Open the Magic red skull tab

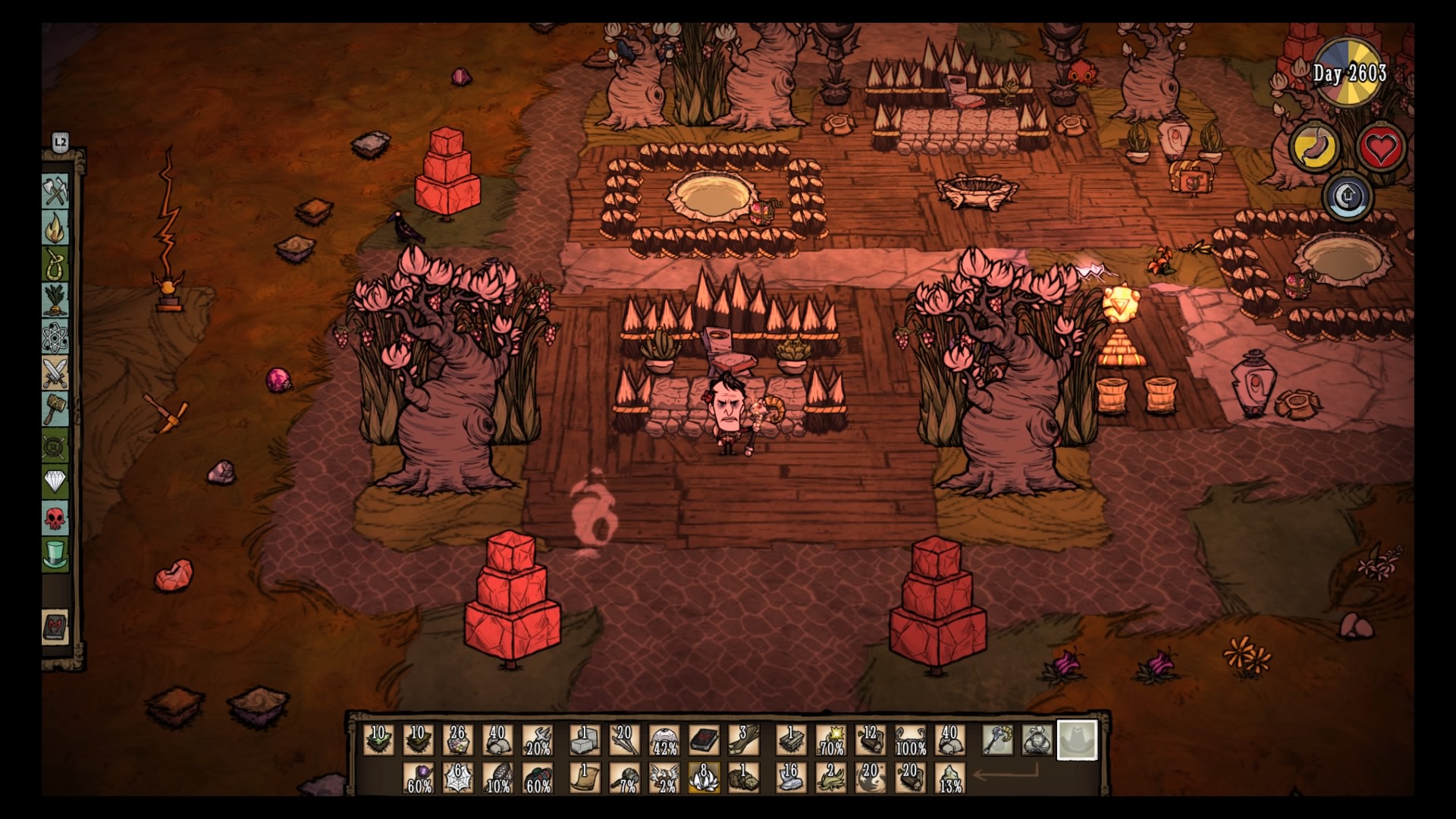pos(55,519)
